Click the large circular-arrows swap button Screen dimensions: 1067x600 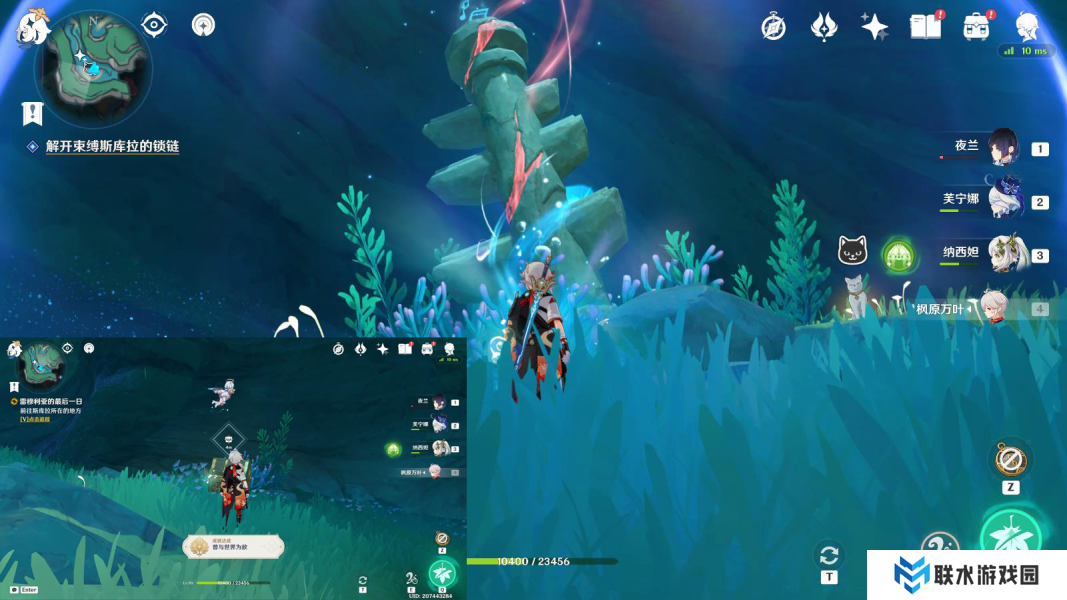(829, 555)
